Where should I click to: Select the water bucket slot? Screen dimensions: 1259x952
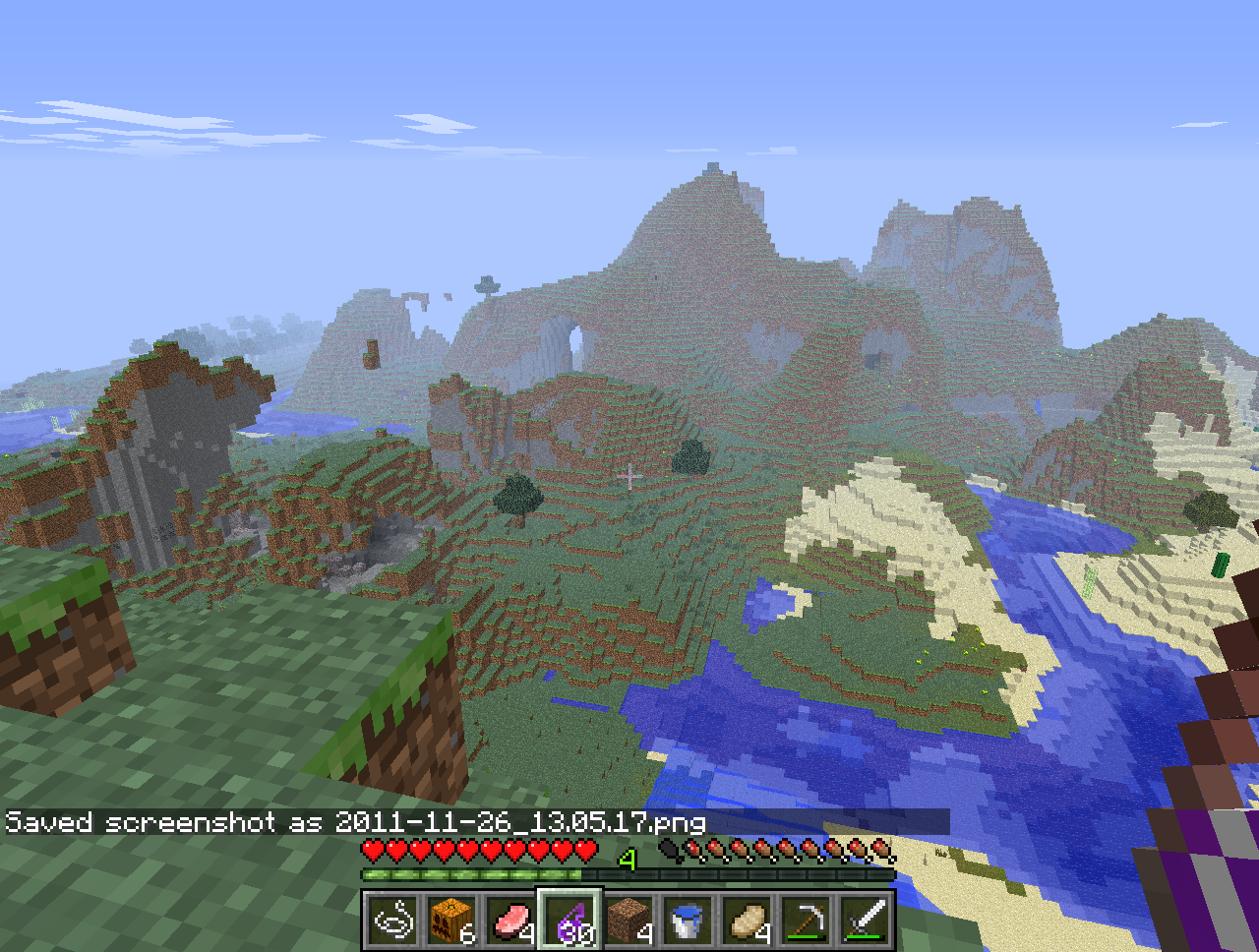[688, 922]
